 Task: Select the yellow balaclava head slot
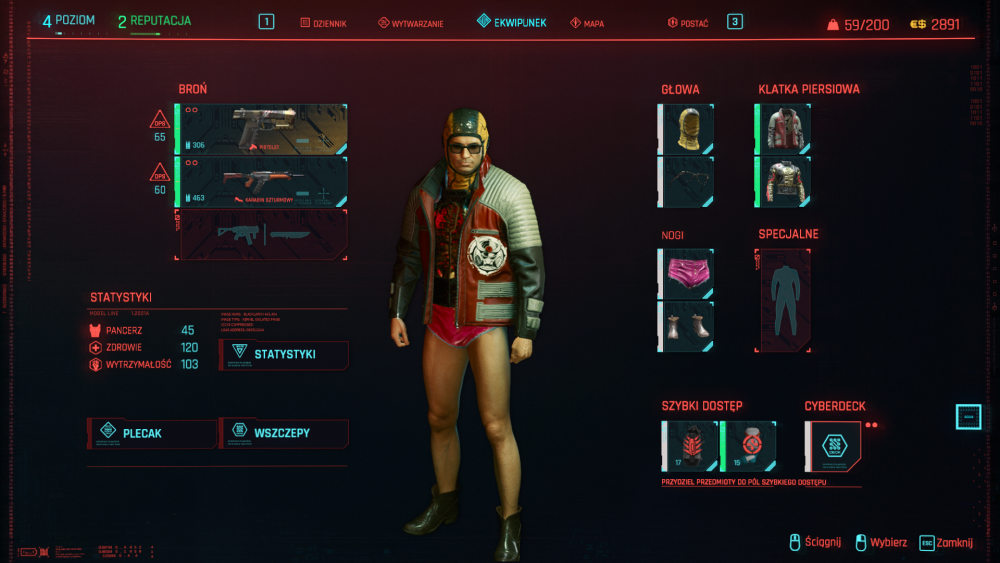687,129
